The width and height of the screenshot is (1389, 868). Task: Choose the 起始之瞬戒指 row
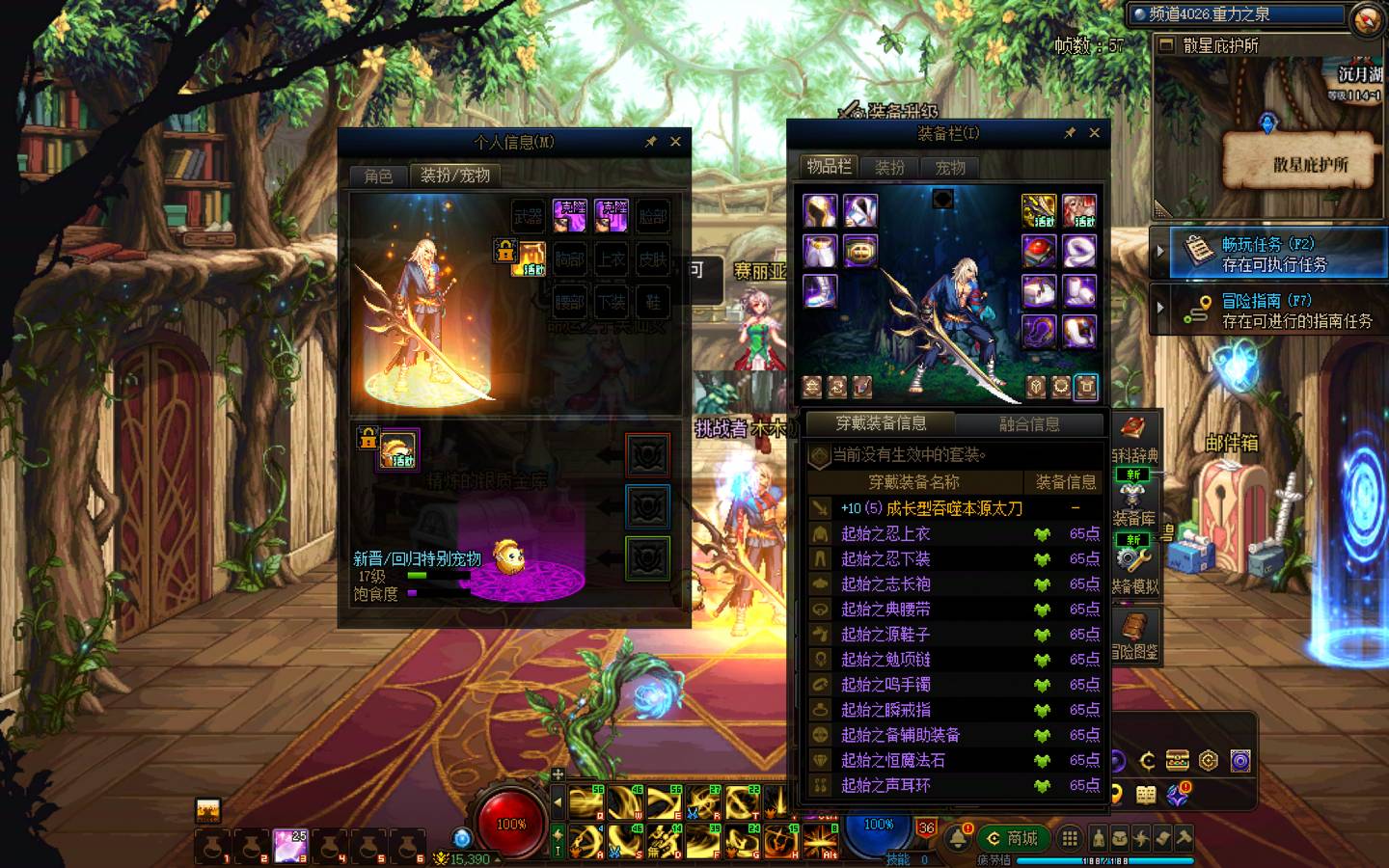(955, 710)
